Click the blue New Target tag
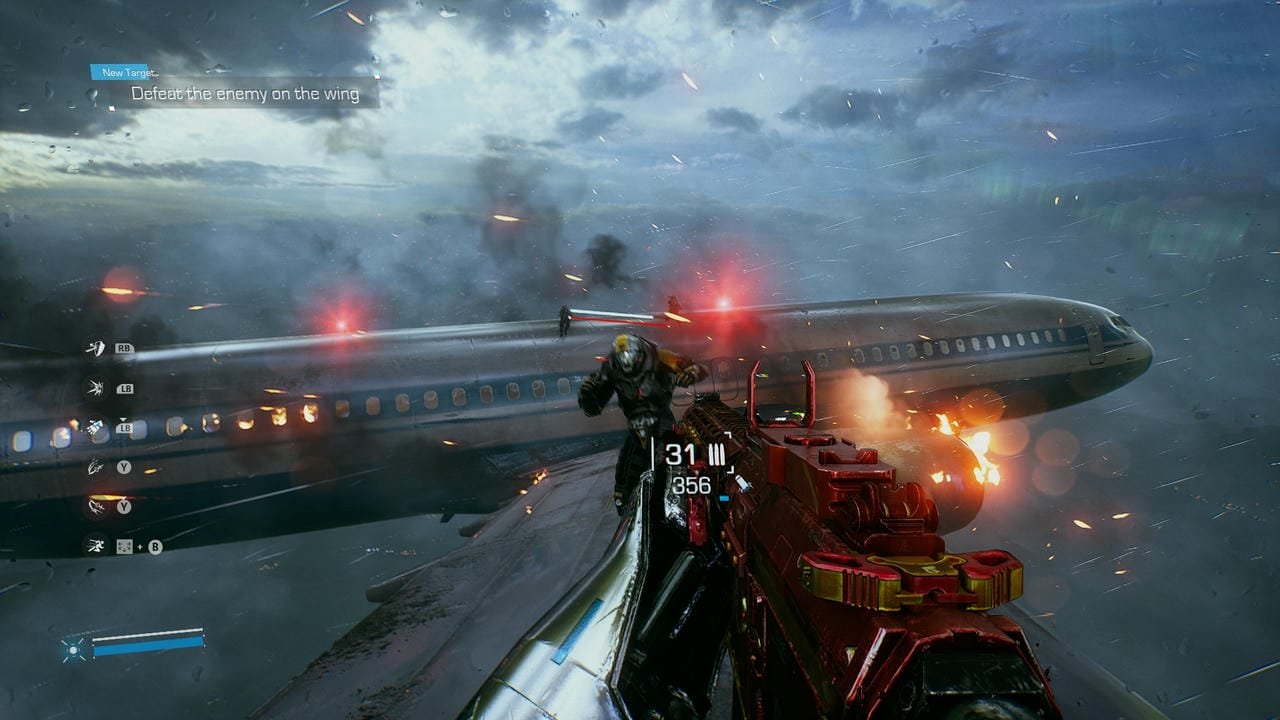Image resolution: width=1280 pixels, height=720 pixels. (x=127, y=72)
